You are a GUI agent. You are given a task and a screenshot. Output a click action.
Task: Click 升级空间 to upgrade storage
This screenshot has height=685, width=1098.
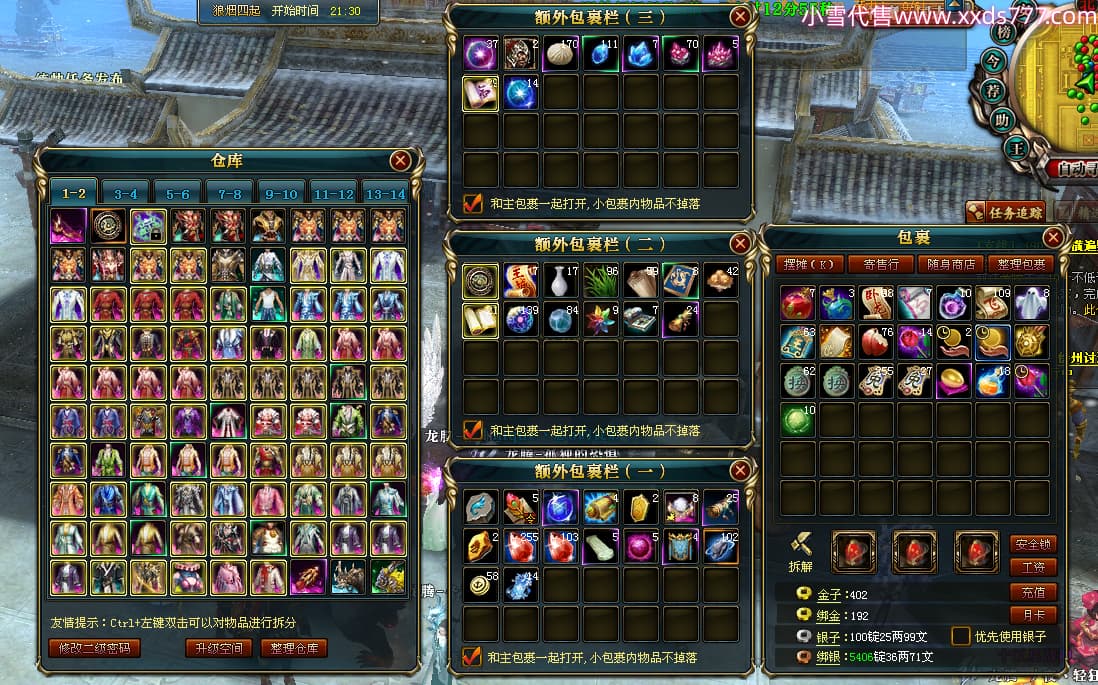218,648
